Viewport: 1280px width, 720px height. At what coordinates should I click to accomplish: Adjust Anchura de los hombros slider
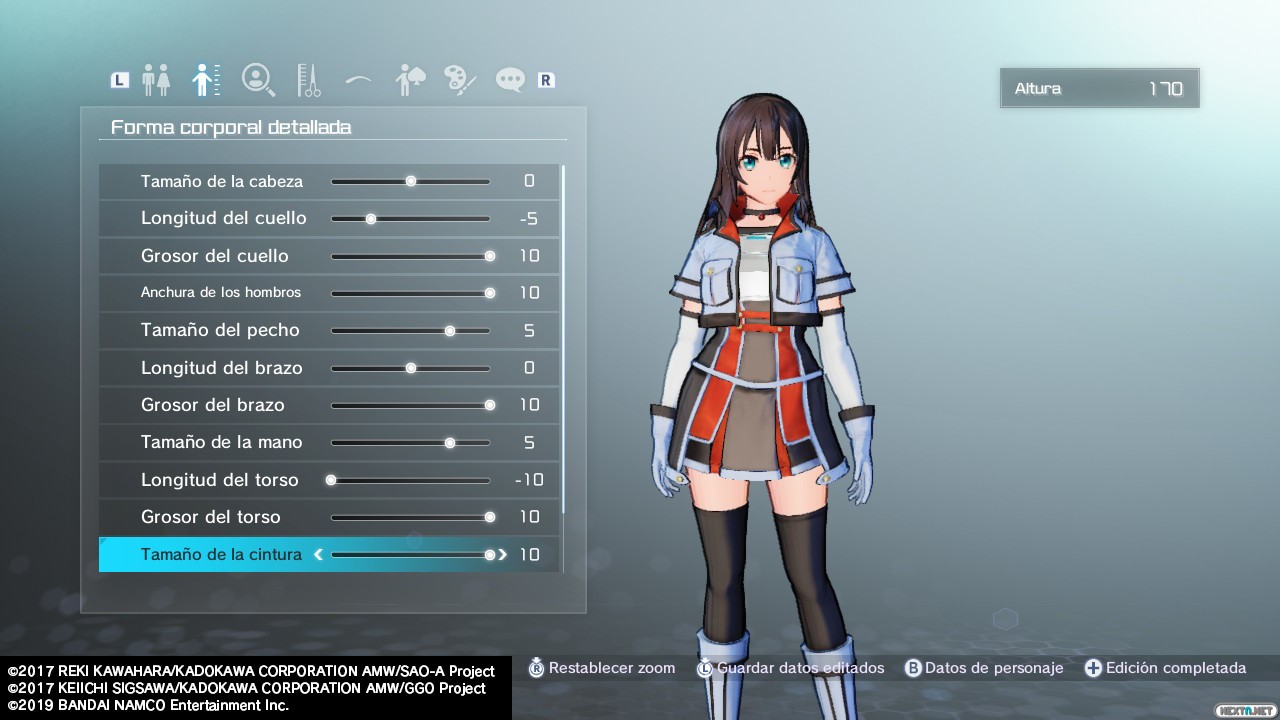(x=489, y=293)
